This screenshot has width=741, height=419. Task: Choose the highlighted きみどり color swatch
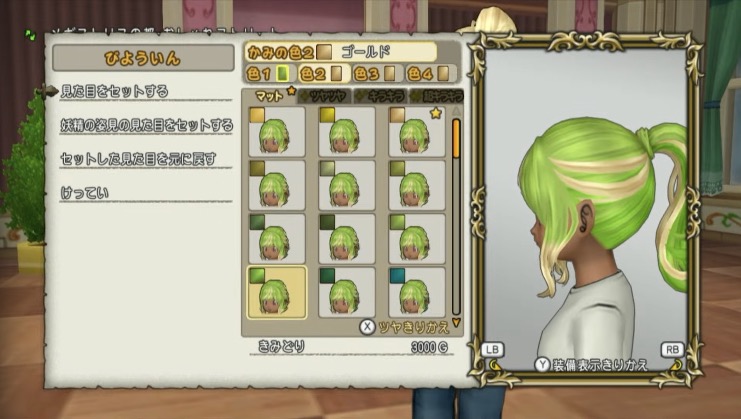point(276,291)
